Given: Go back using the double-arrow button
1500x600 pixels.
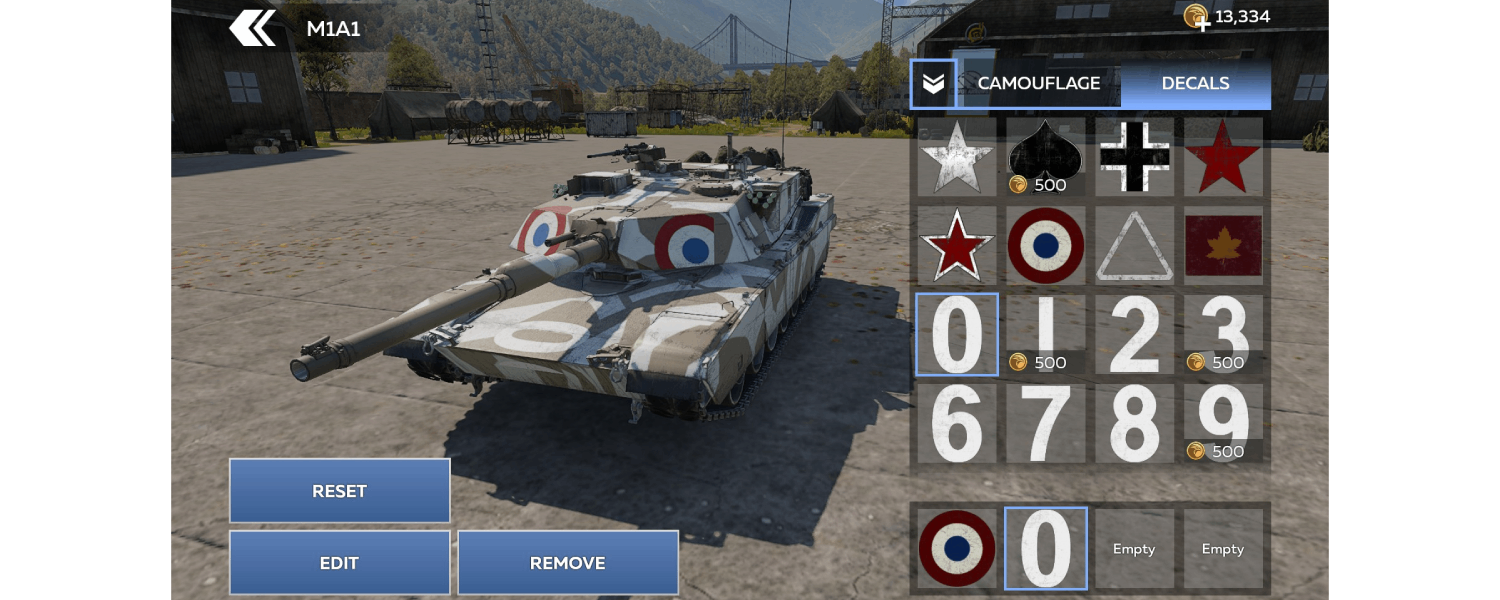Looking at the screenshot, I should 253,28.
